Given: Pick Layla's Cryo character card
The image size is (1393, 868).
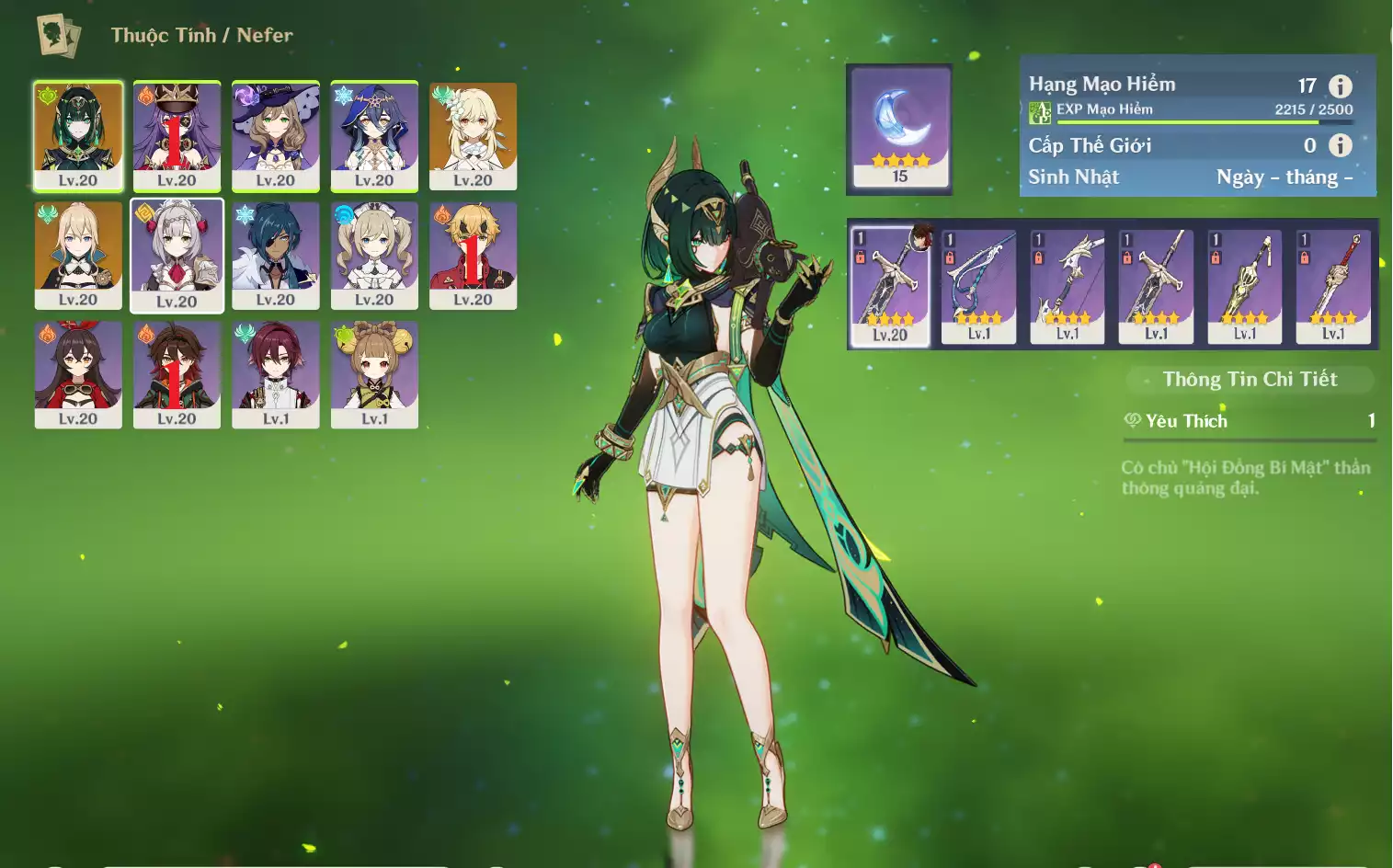Looking at the screenshot, I should pos(374,135).
